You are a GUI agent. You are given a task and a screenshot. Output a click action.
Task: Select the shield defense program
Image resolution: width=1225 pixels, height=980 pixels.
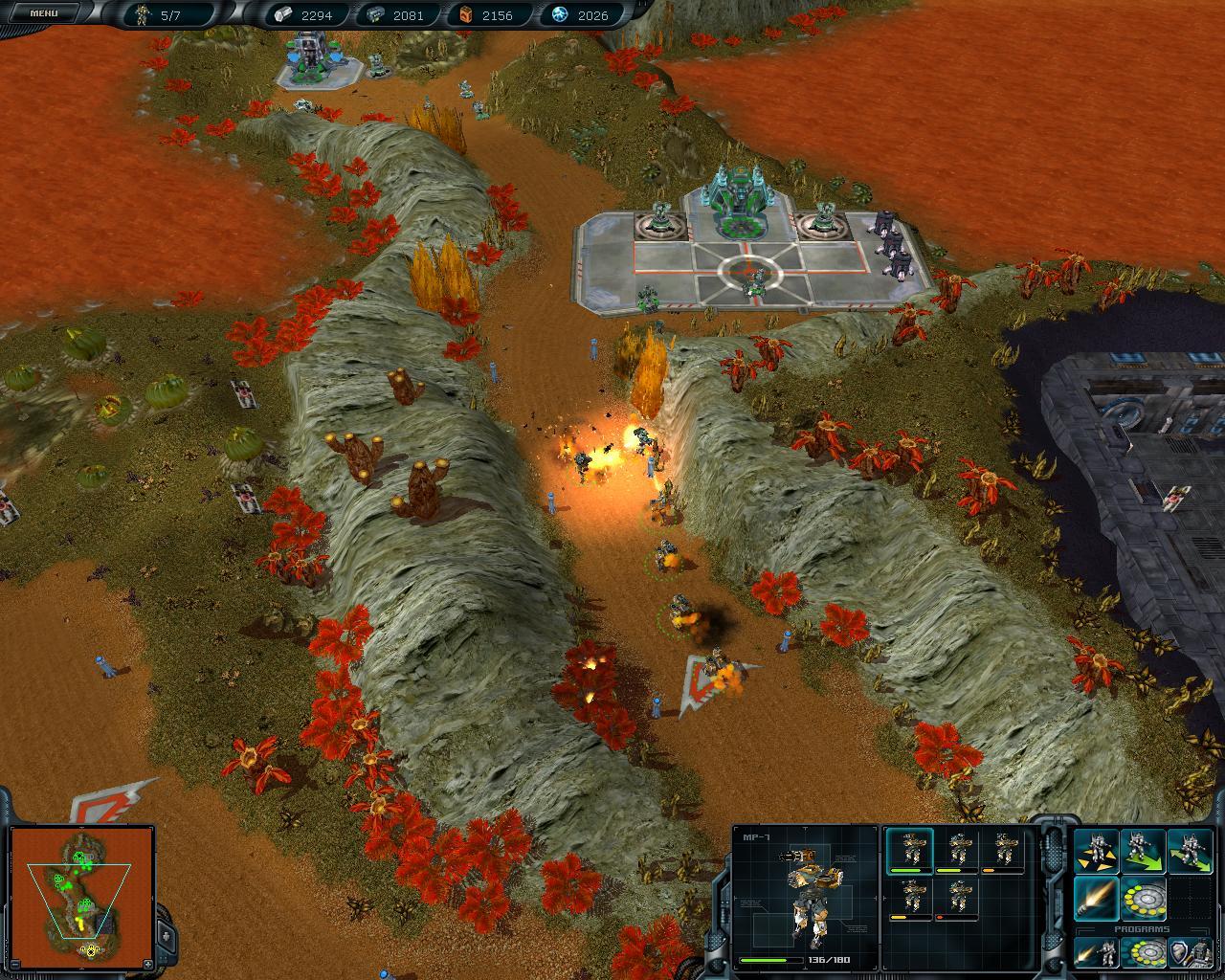tap(1189, 952)
